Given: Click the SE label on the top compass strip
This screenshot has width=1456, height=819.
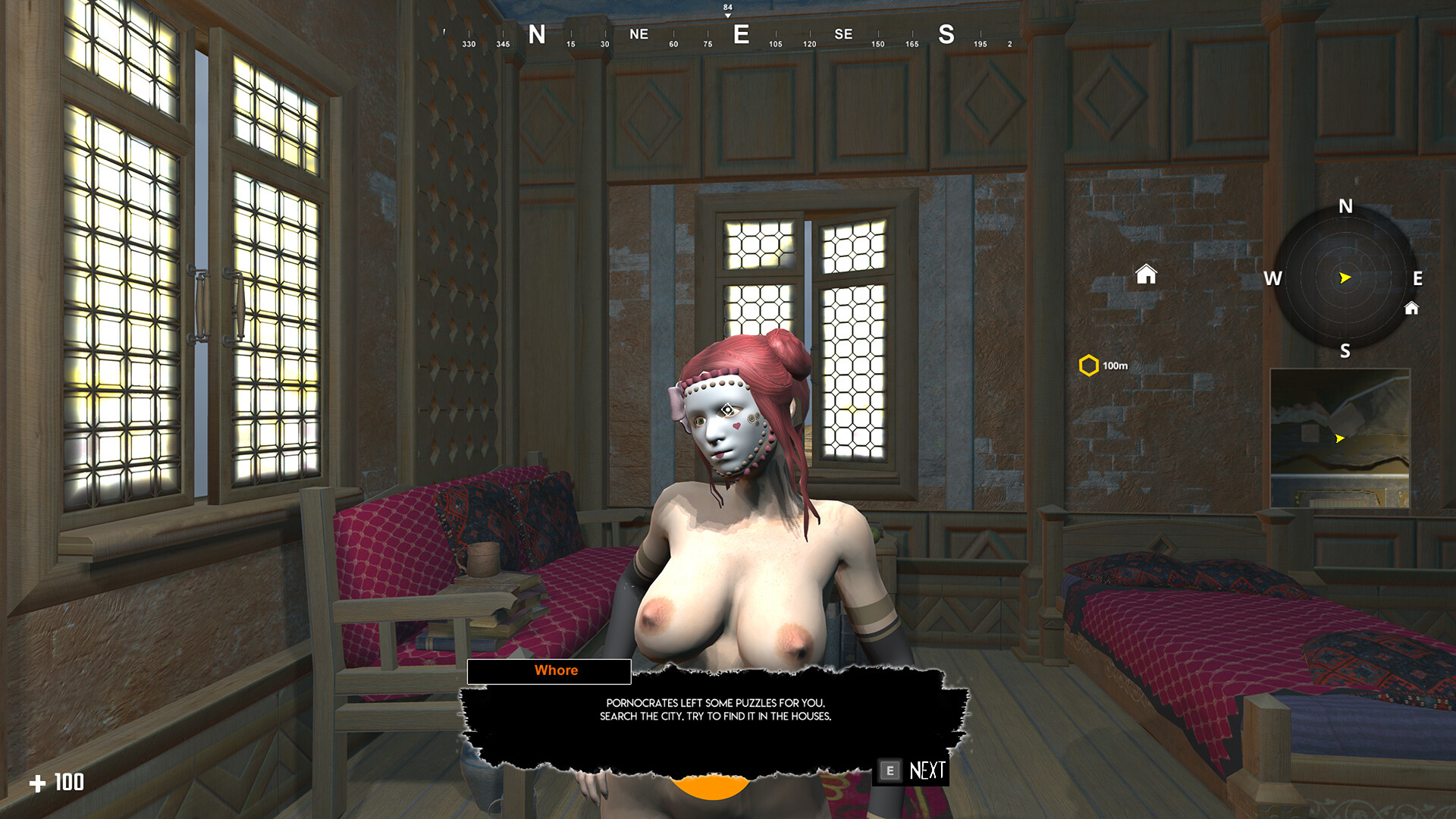Looking at the screenshot, I should pyautogui.click(x=844, y=34).
